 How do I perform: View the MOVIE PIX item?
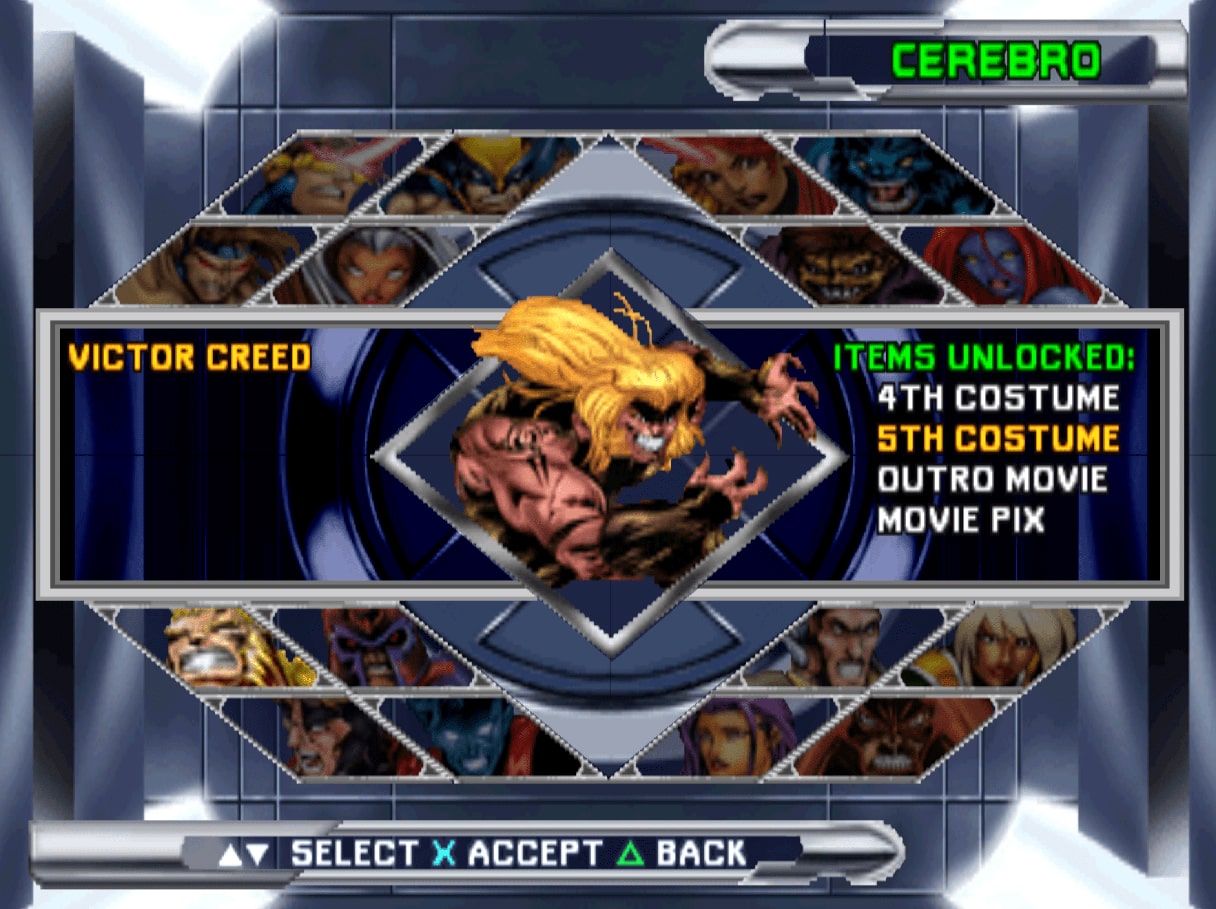(x=960, y=520)
